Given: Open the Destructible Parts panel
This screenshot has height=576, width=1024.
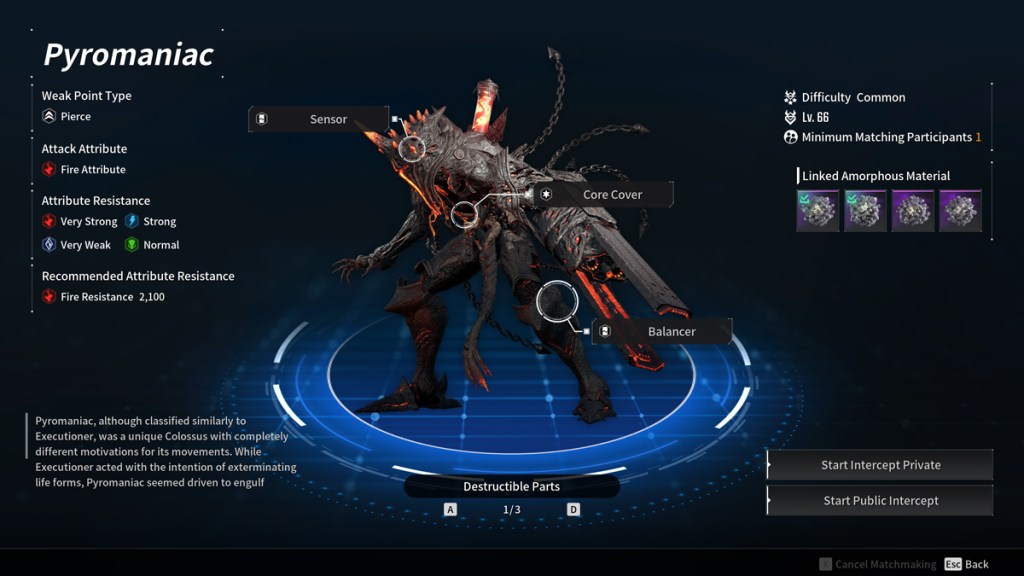Looking at the screenshot, I should [x=511, y=487].
